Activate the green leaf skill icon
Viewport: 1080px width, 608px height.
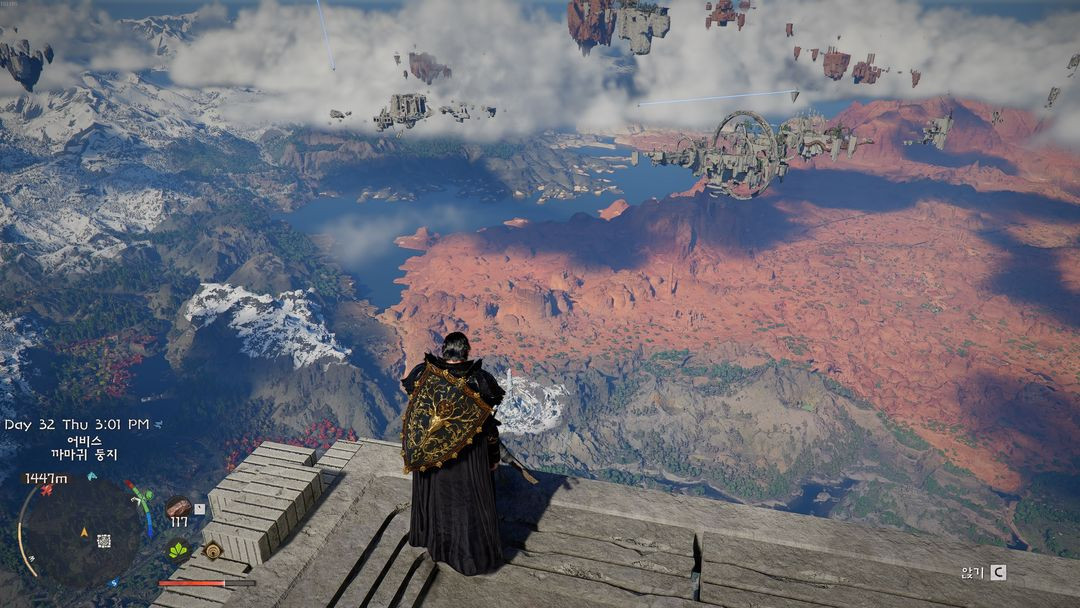click(x=178, y=550)
